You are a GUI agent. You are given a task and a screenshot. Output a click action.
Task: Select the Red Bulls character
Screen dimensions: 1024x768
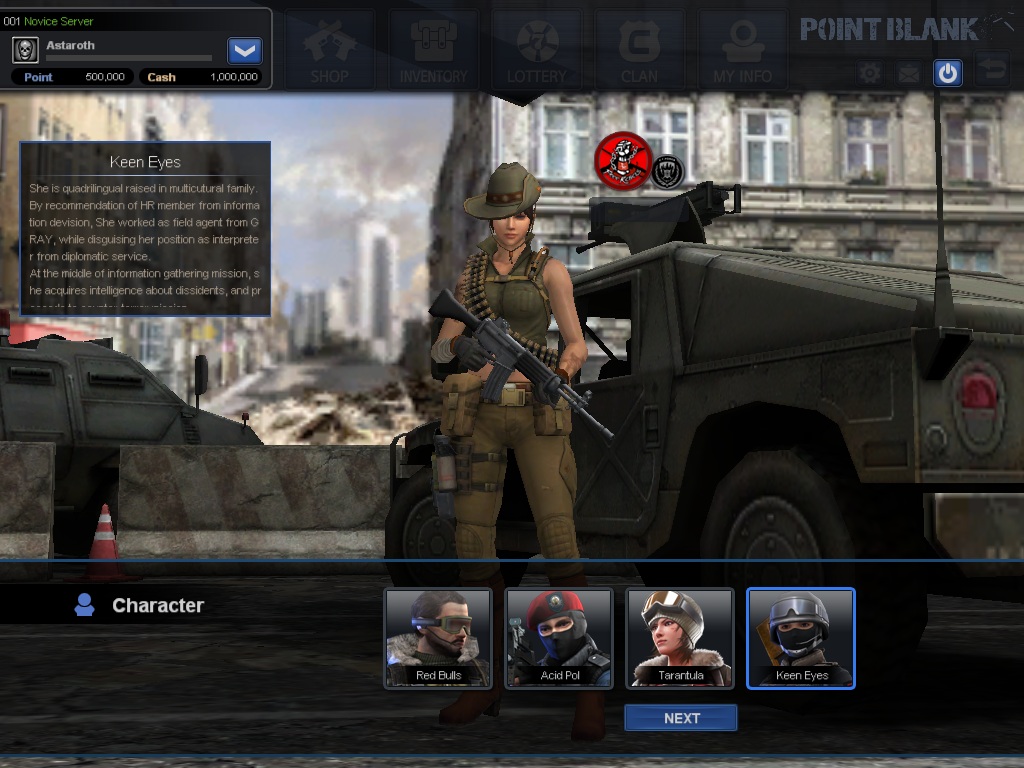point(439,638)
